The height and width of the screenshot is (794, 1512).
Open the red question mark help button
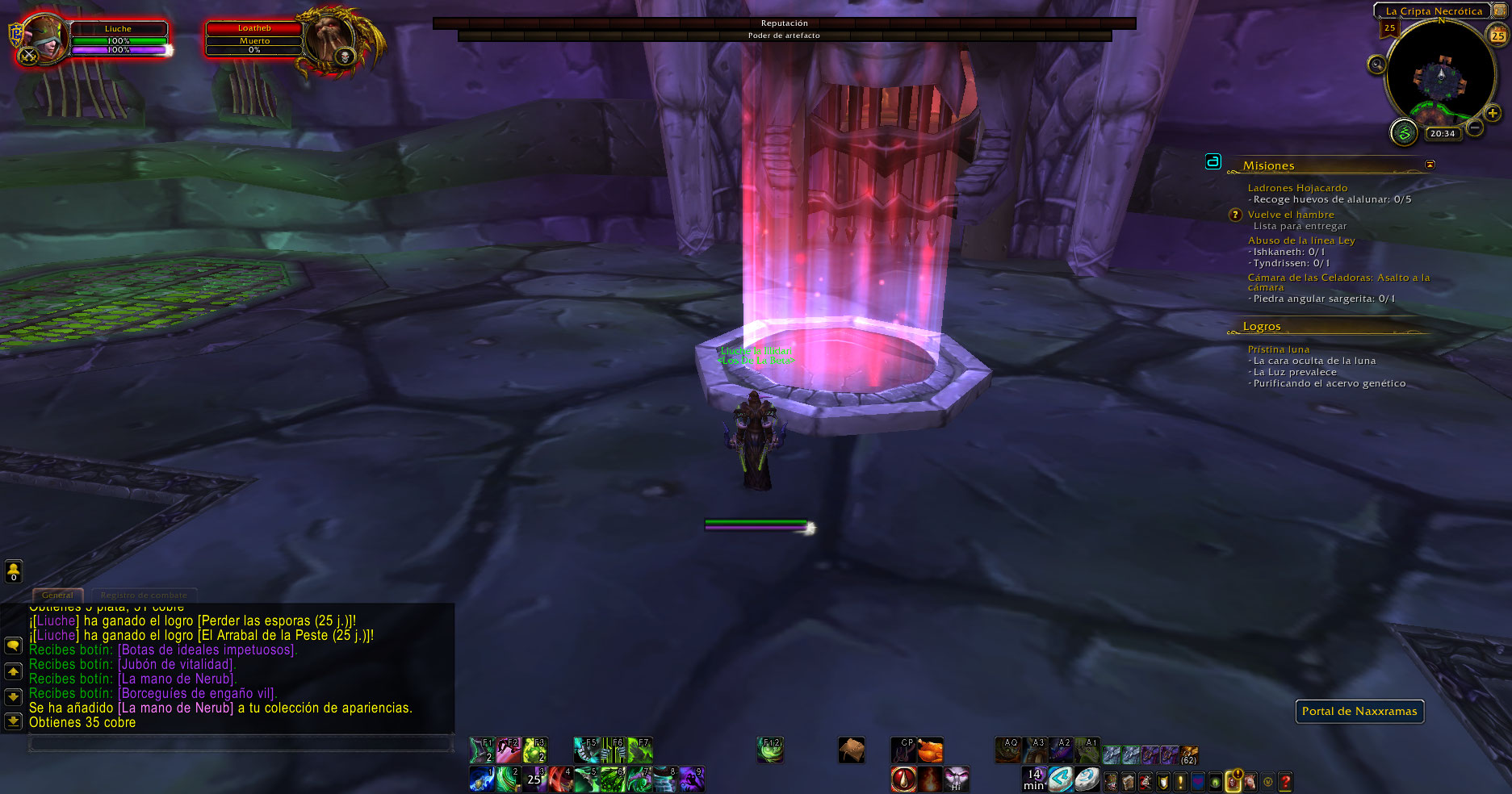[1285, 781]
